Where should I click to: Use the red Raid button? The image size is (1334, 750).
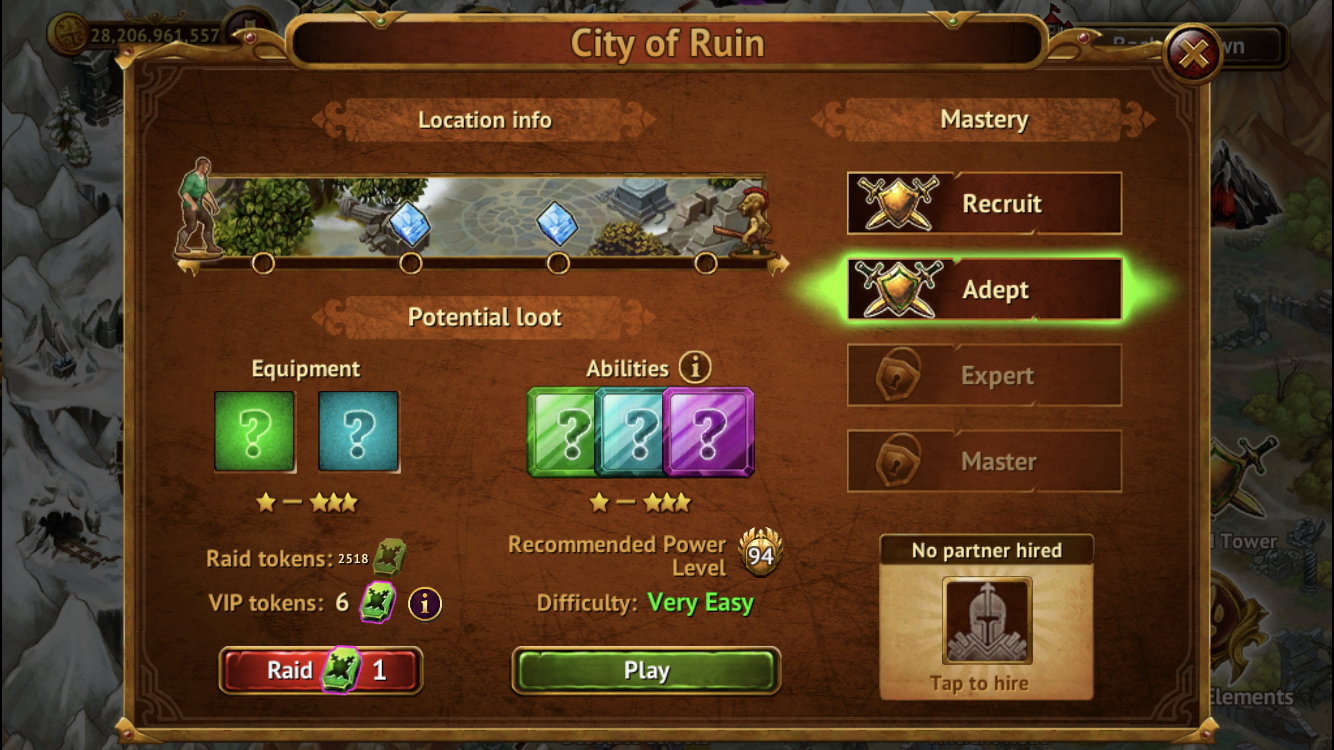[321, 670]
